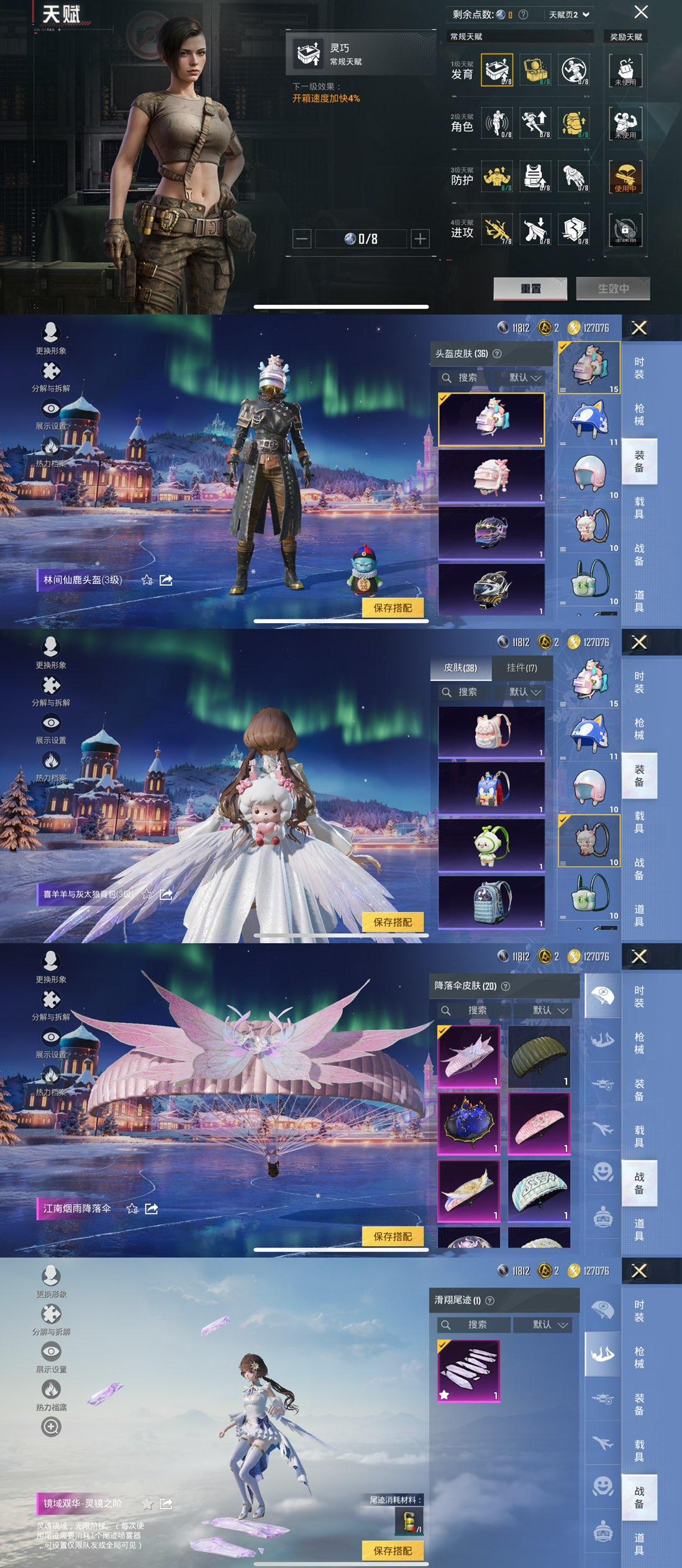The image size is (682, 1568).
Task: Switch to the 挂件(17) tab
Action: point(522,668)
